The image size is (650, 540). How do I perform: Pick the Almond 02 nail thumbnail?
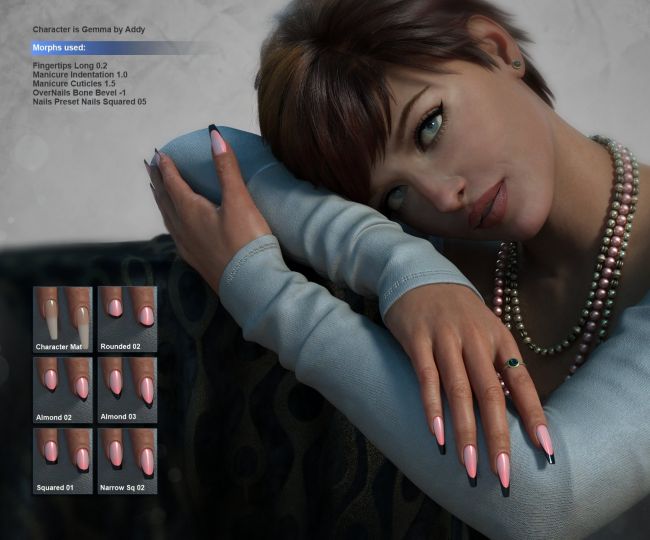click(62, 388)
